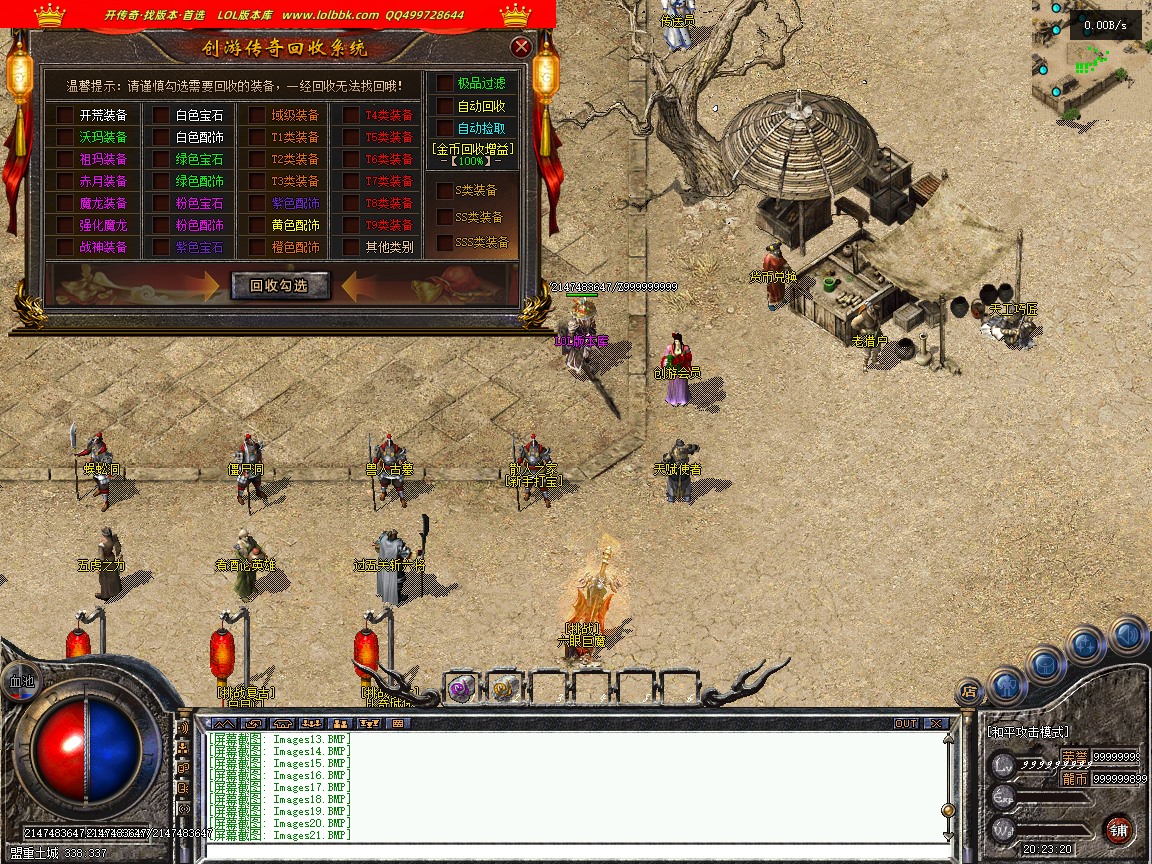
Task: Tick the SSS类装备 checkbox
Action: (x=445, y=243)
